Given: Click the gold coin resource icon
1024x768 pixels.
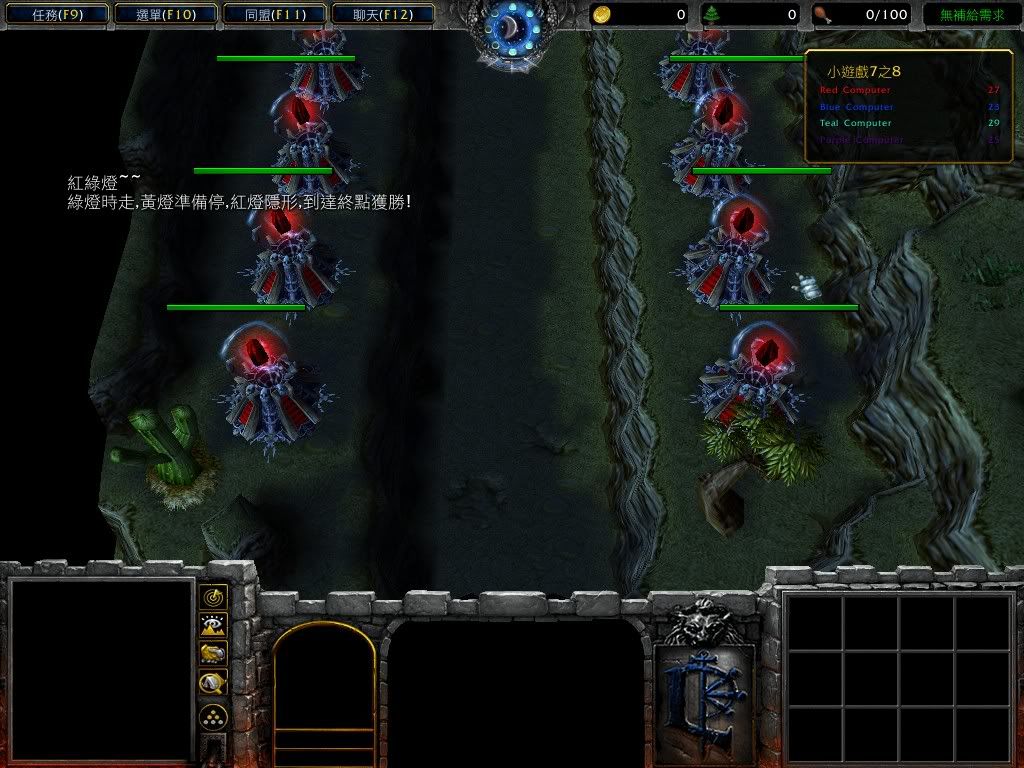Looking at the screenshot, I should point(601,15).
